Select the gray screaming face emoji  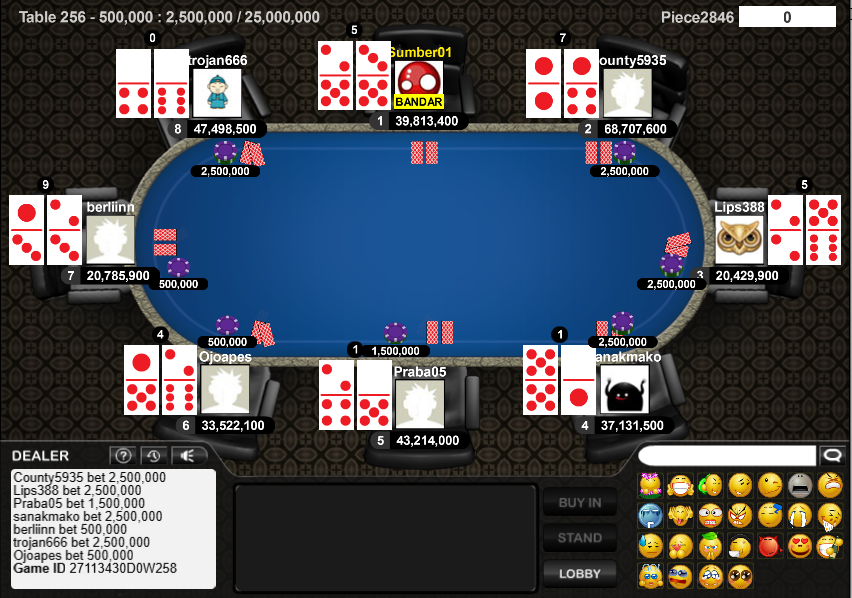[800, 486]
